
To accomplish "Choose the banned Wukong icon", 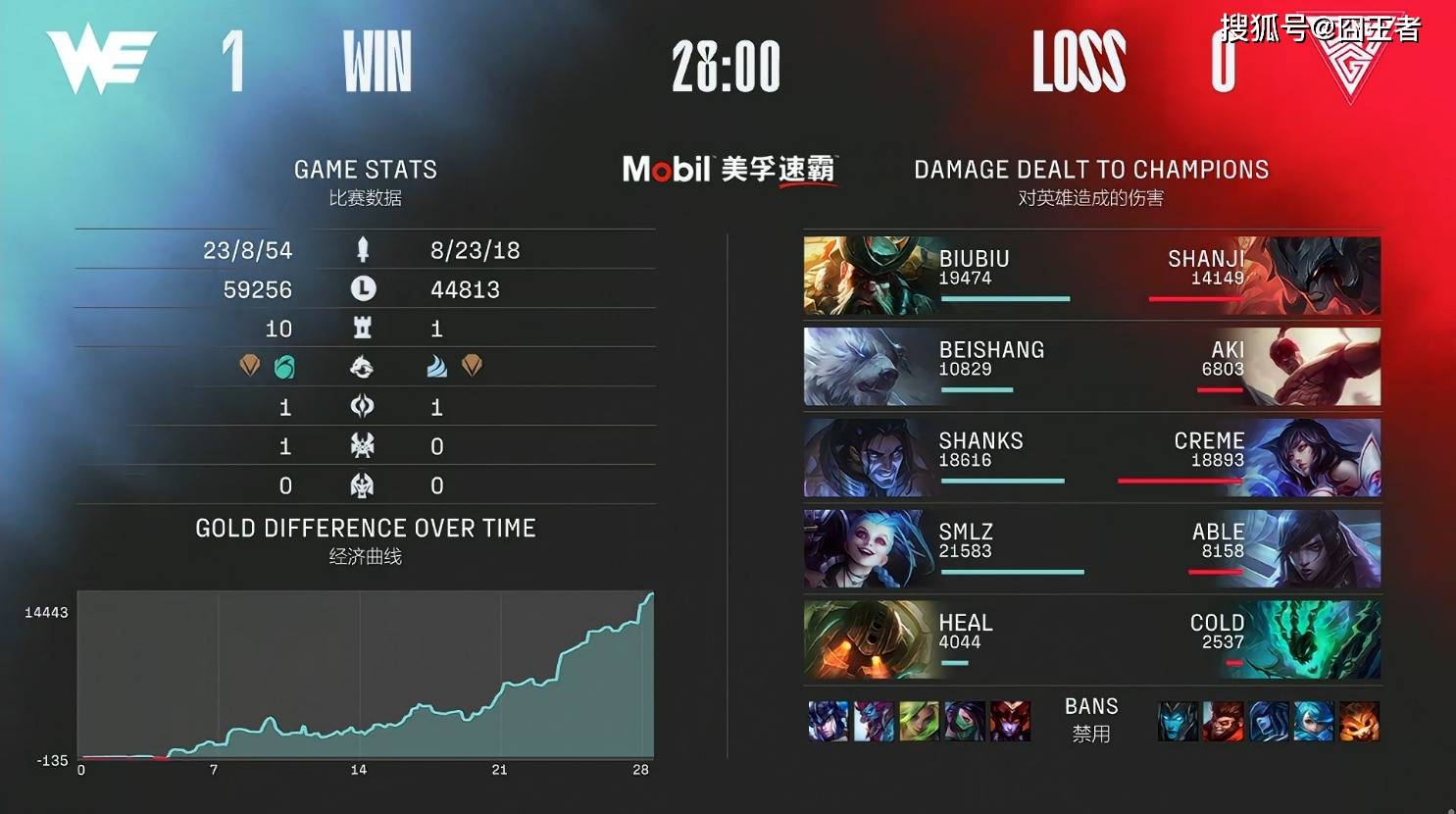I will 1223,721.
